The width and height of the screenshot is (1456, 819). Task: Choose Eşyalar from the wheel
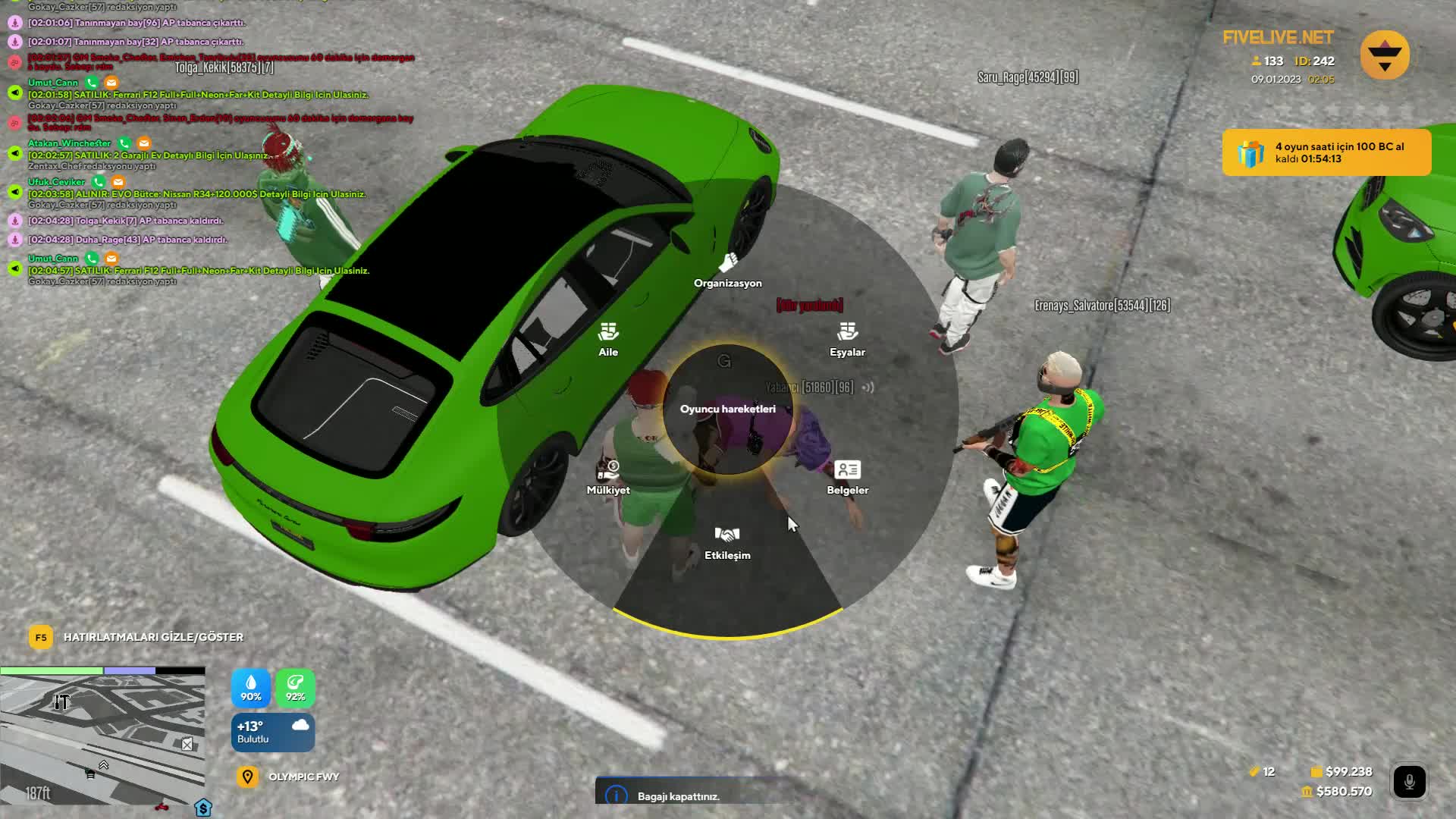point(847,339)
